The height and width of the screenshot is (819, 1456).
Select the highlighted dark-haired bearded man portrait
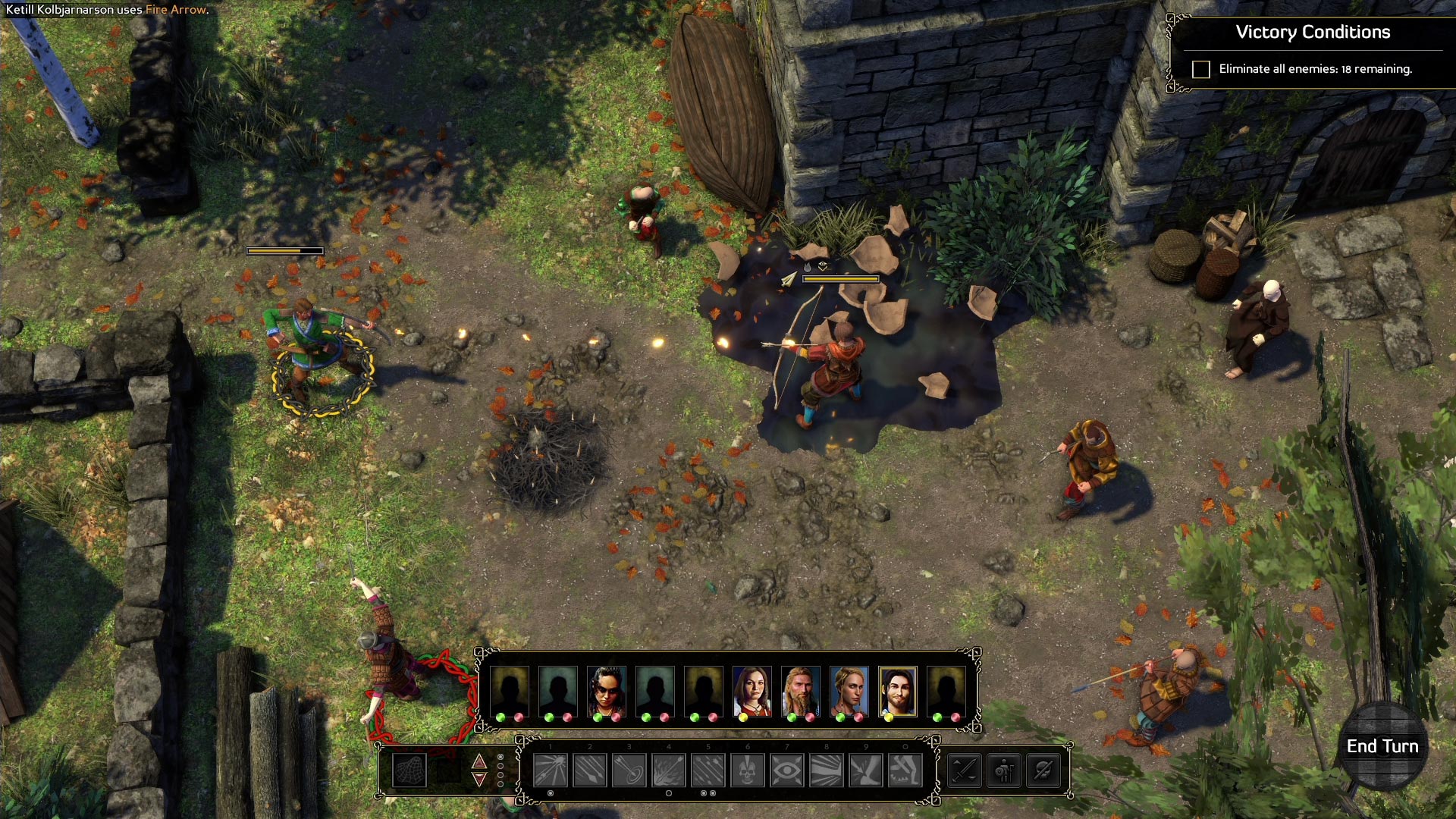tap(897, 691)
